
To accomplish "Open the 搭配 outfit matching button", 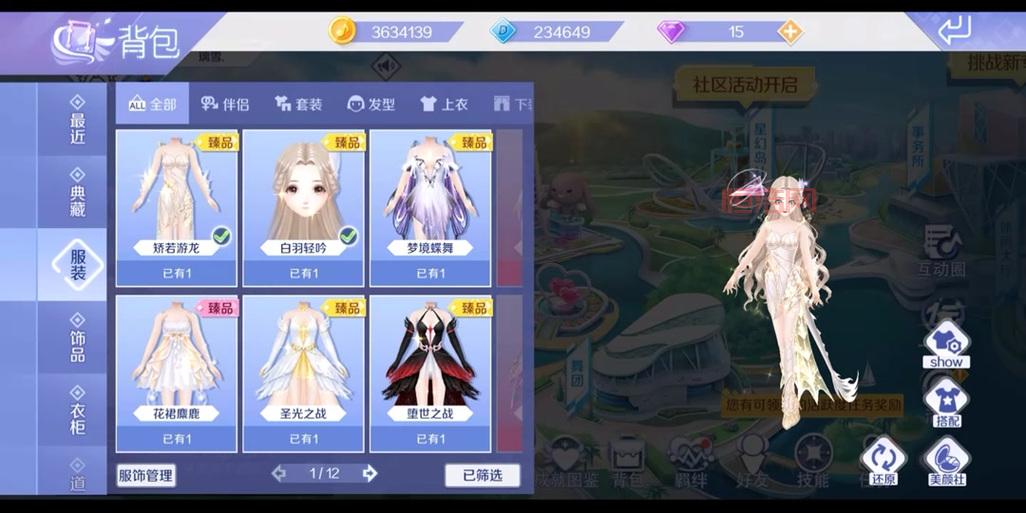I will click(x=945, y=402).
